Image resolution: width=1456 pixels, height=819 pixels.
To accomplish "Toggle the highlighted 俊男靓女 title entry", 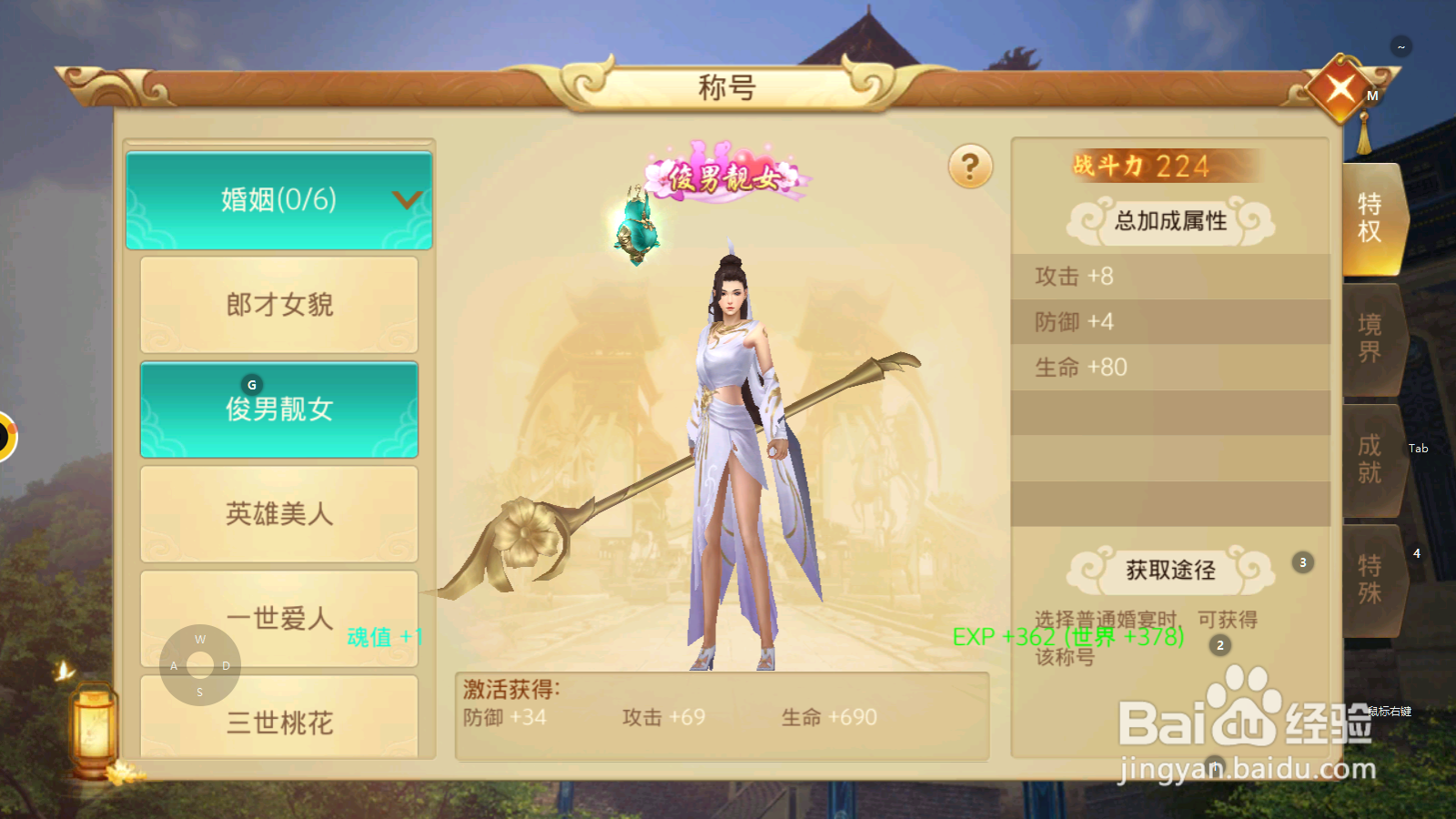I will [278, 409].
